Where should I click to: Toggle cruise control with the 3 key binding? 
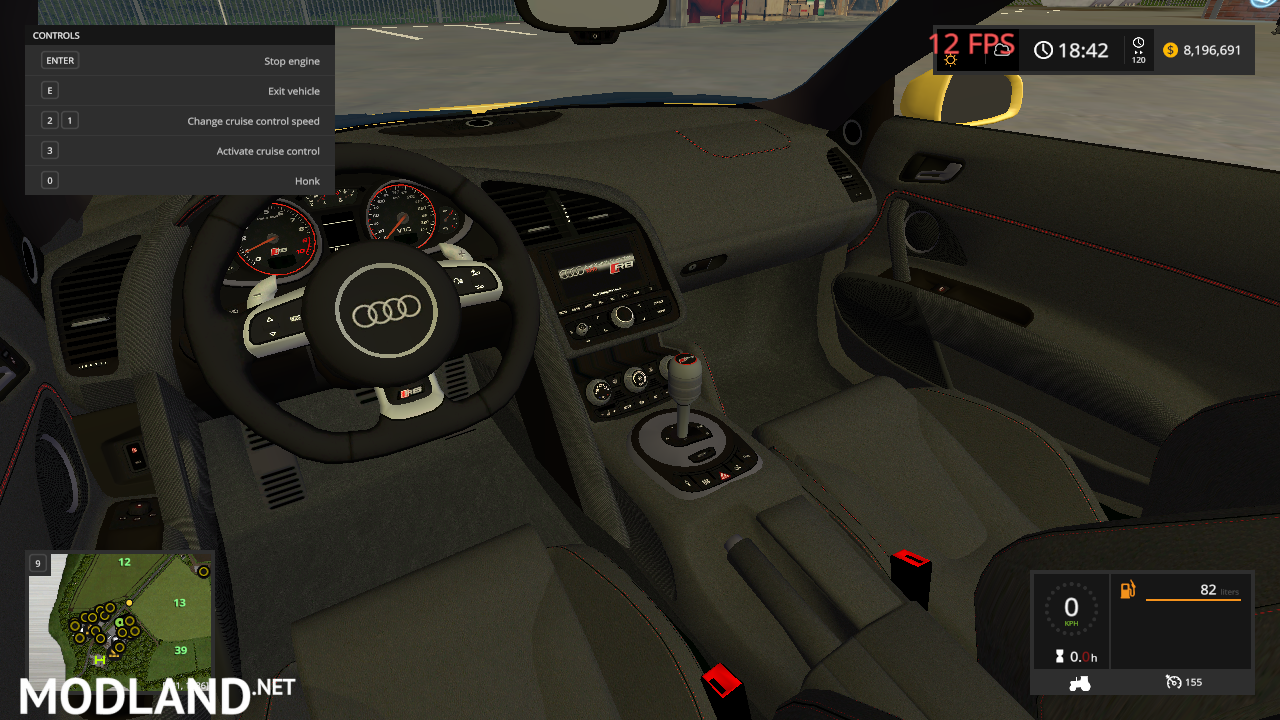pyautogui.click(x=49, y=150)
